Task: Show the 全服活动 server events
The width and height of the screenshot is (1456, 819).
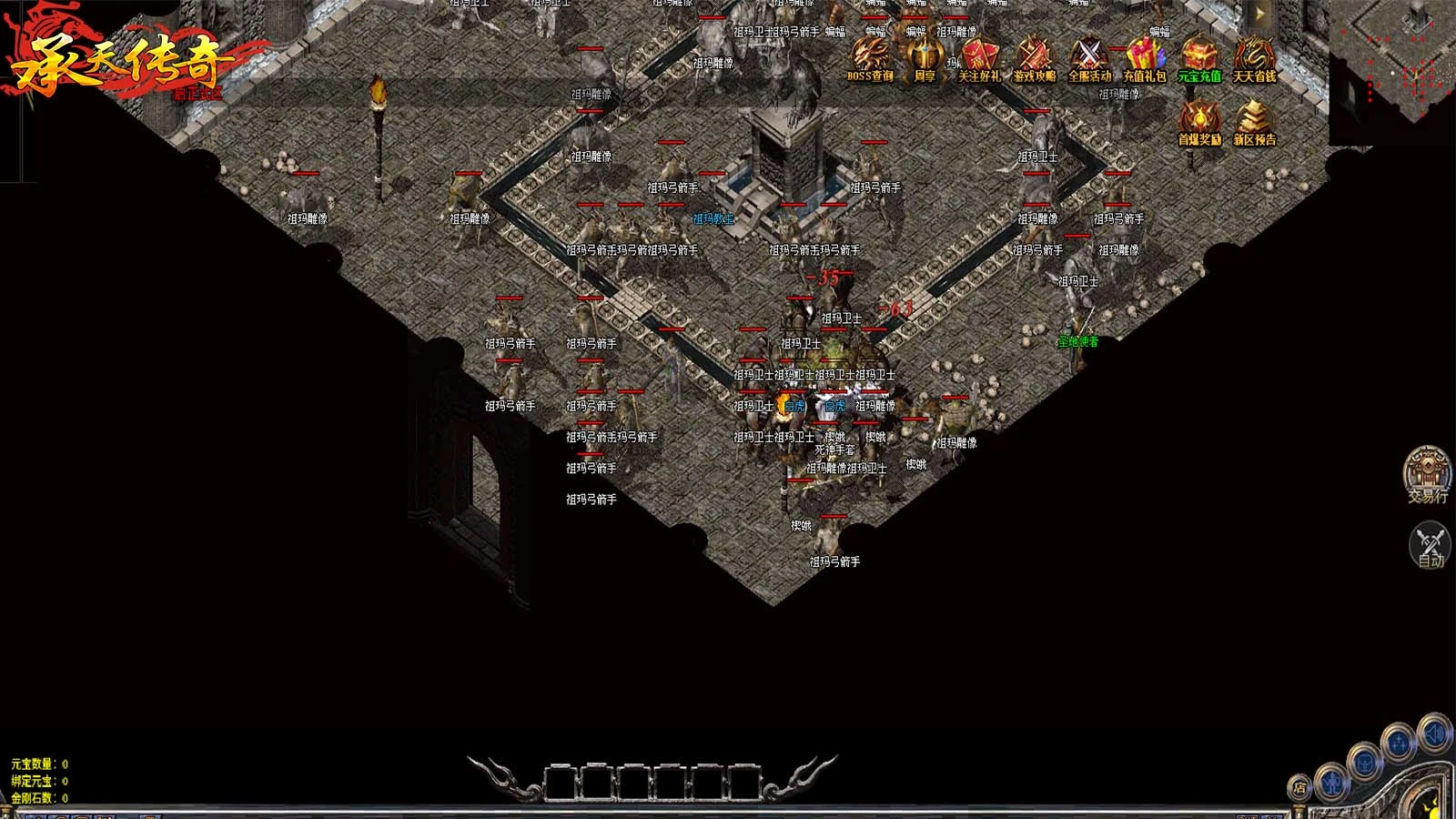Action: coord(1089,59)
